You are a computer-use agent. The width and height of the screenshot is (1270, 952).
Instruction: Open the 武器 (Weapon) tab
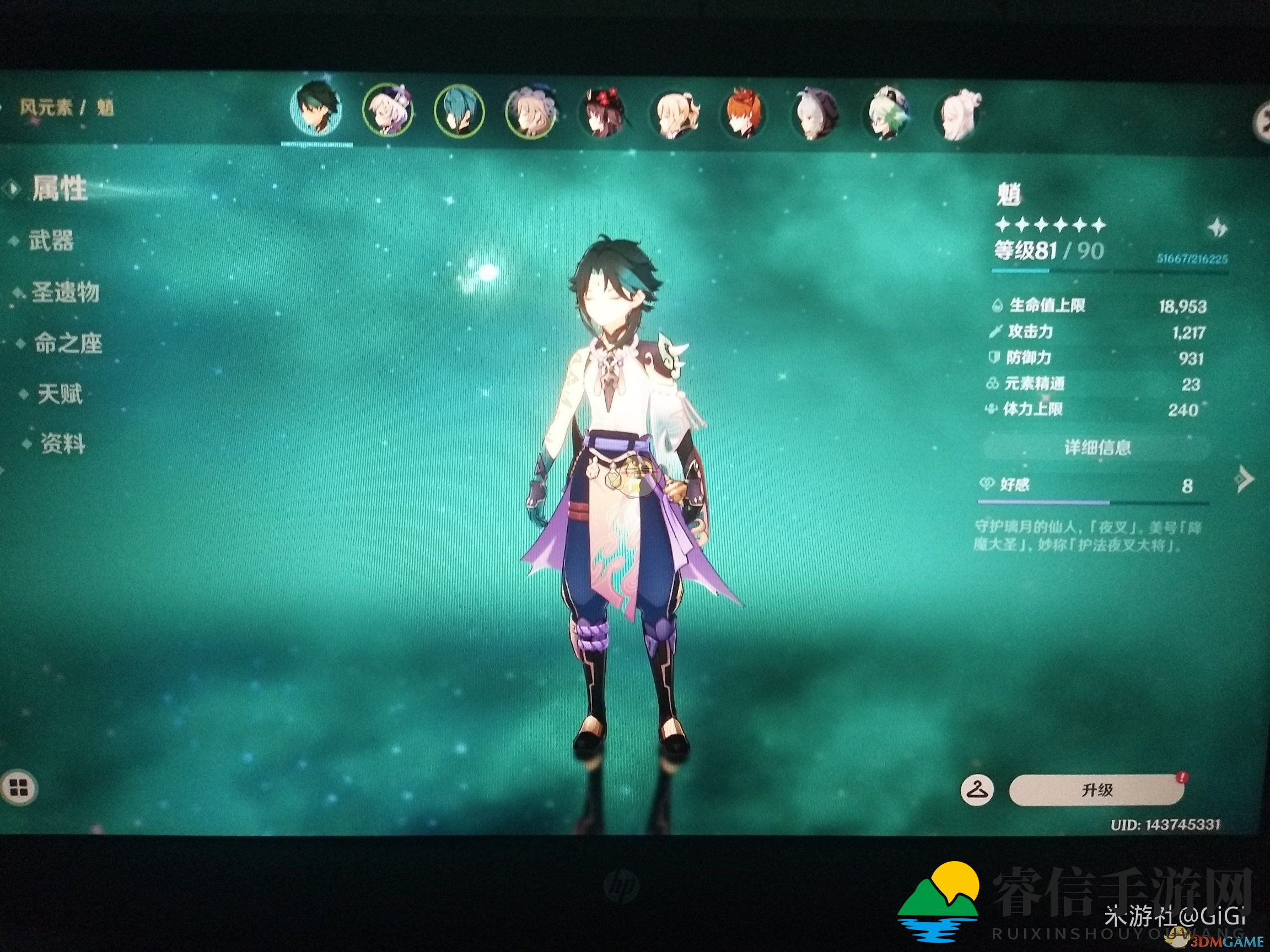point(51,241)
